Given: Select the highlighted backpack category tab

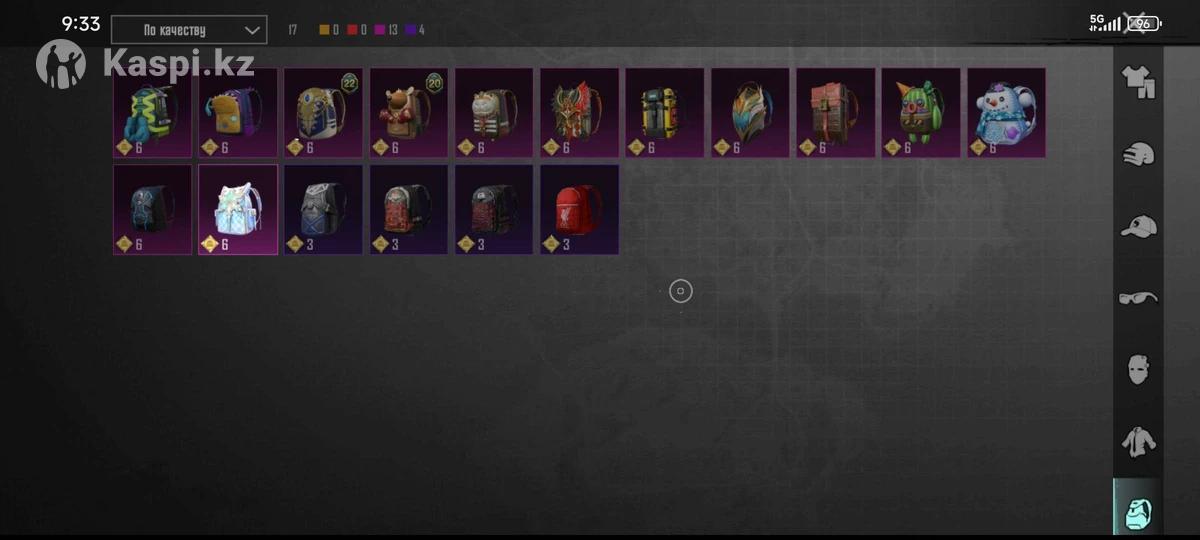Looking at the screenshot, I should coord(1138,512).
